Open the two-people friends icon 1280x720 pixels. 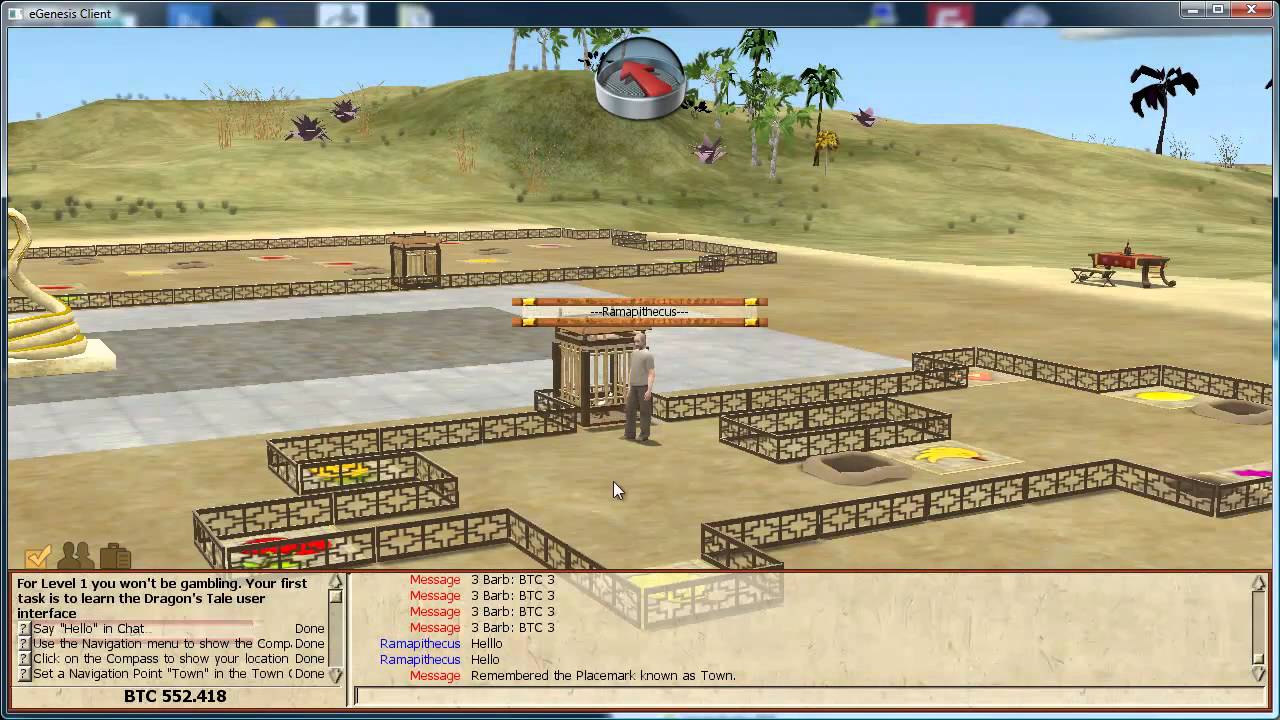click(77, 556)
